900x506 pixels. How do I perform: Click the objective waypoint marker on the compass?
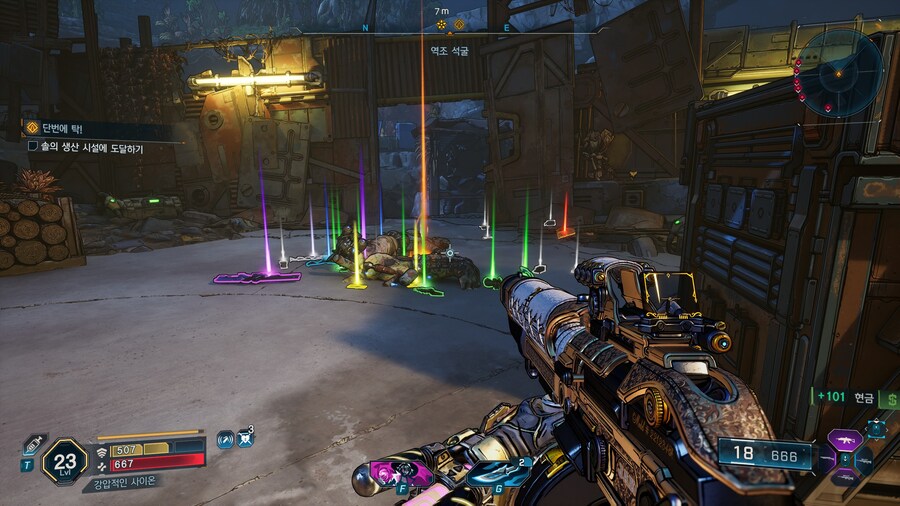[441, 24]
